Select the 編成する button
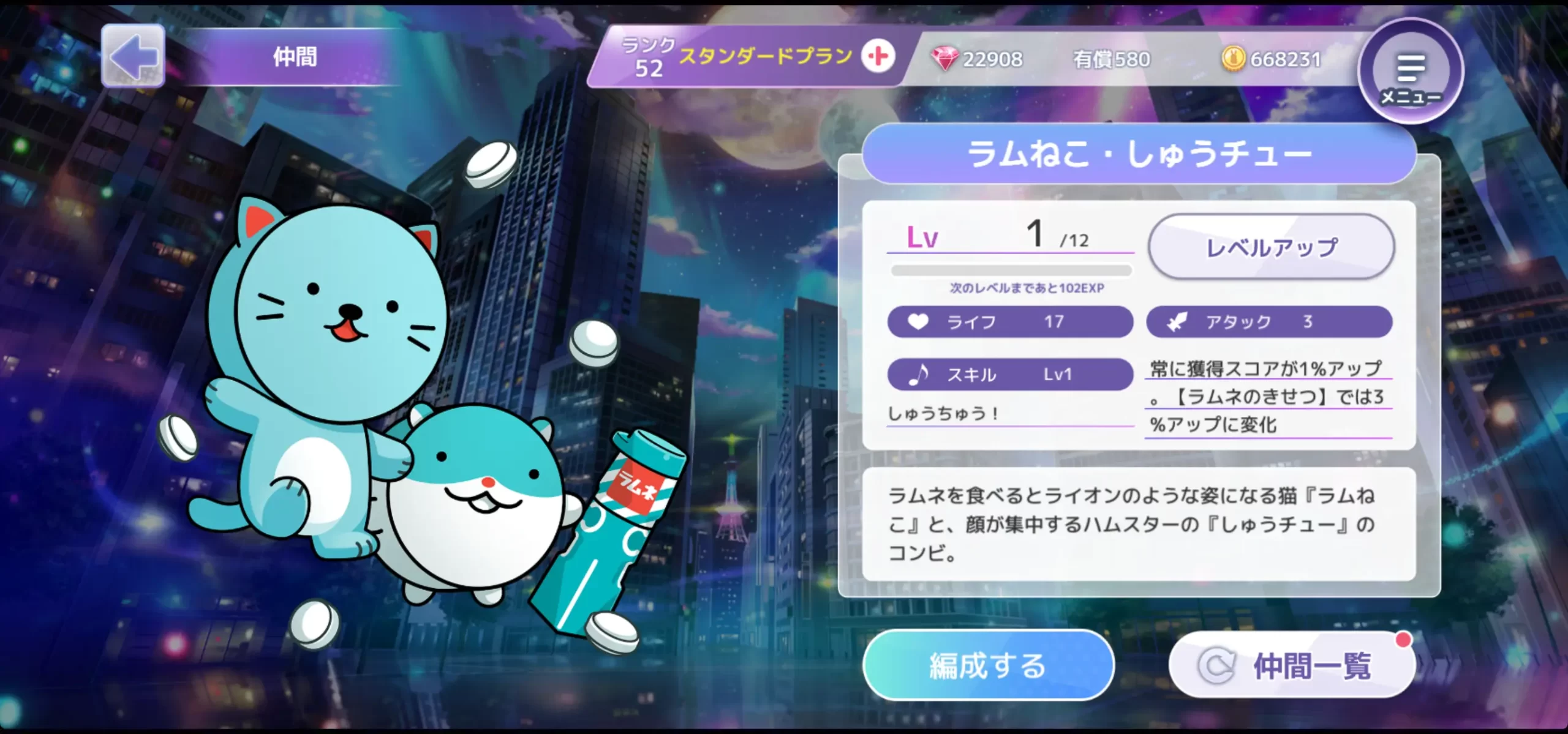This screenshot has width=1568, height=734. 987,665
